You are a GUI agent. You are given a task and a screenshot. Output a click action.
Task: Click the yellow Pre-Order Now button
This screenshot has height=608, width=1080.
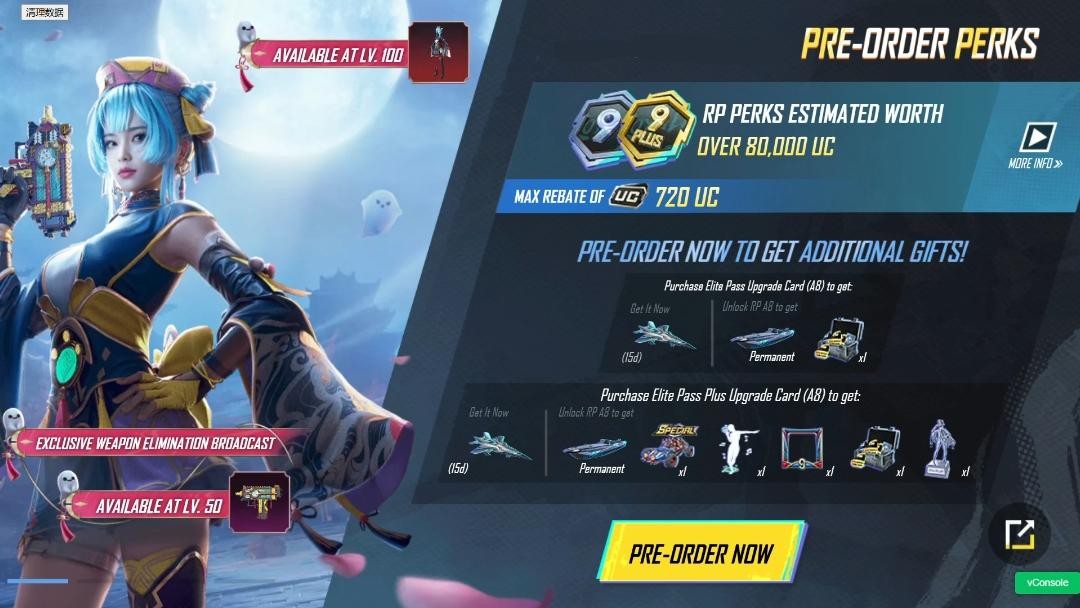pyautogui.click(x=701, y=552)
